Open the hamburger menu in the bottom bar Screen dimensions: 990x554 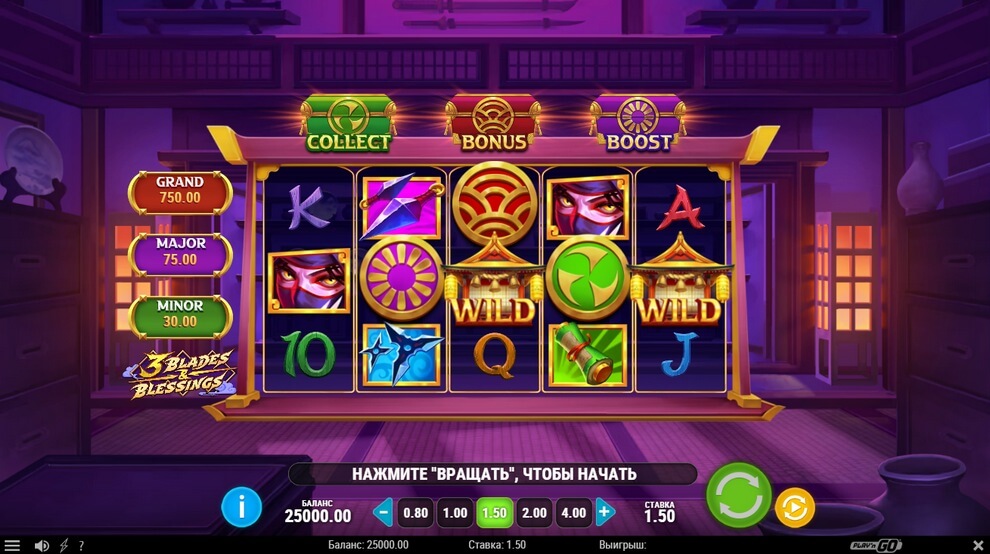tap(13, 545)
